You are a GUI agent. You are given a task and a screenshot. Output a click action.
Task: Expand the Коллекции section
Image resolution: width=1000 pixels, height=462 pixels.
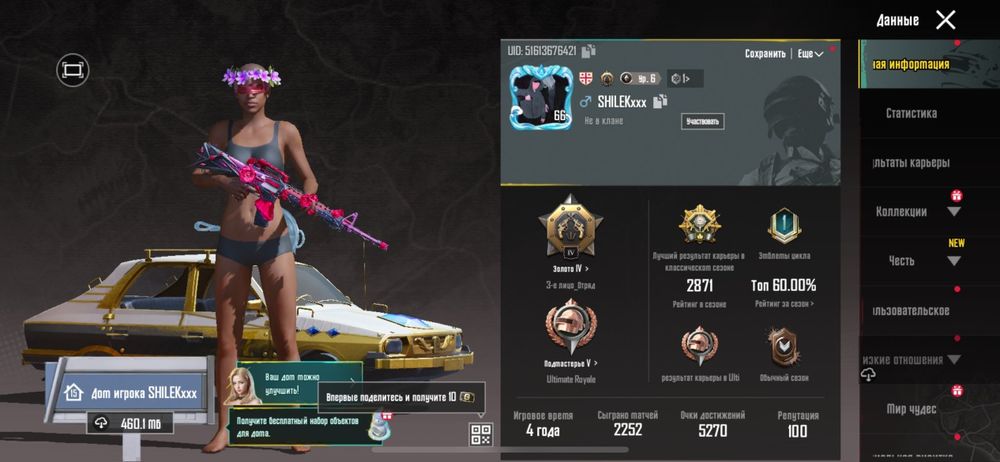click(x=953, y=211)
